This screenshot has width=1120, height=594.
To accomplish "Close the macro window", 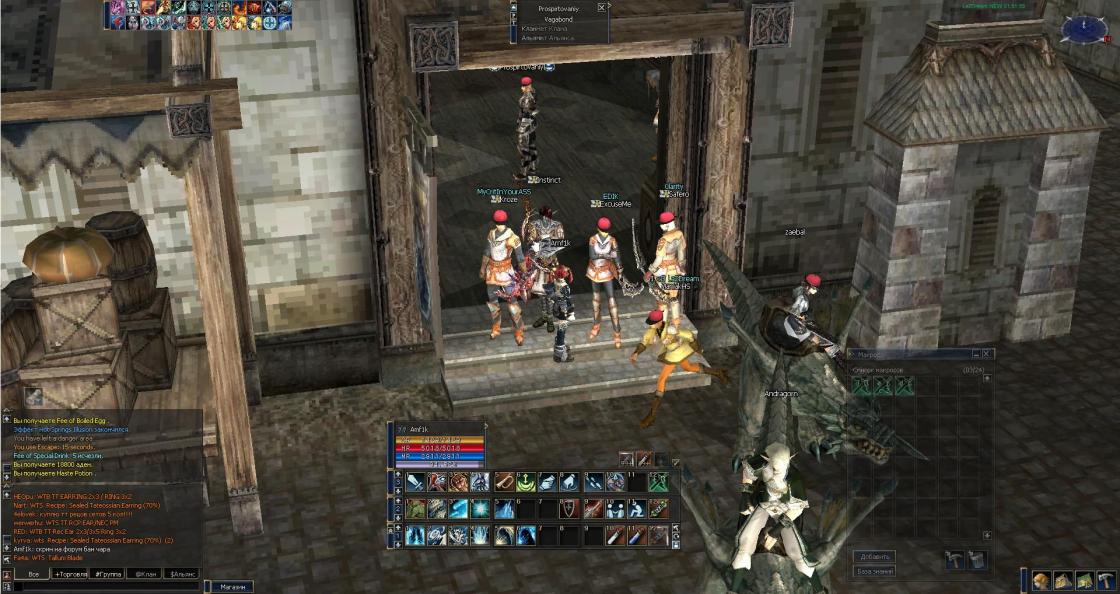I will coord(987,354).
